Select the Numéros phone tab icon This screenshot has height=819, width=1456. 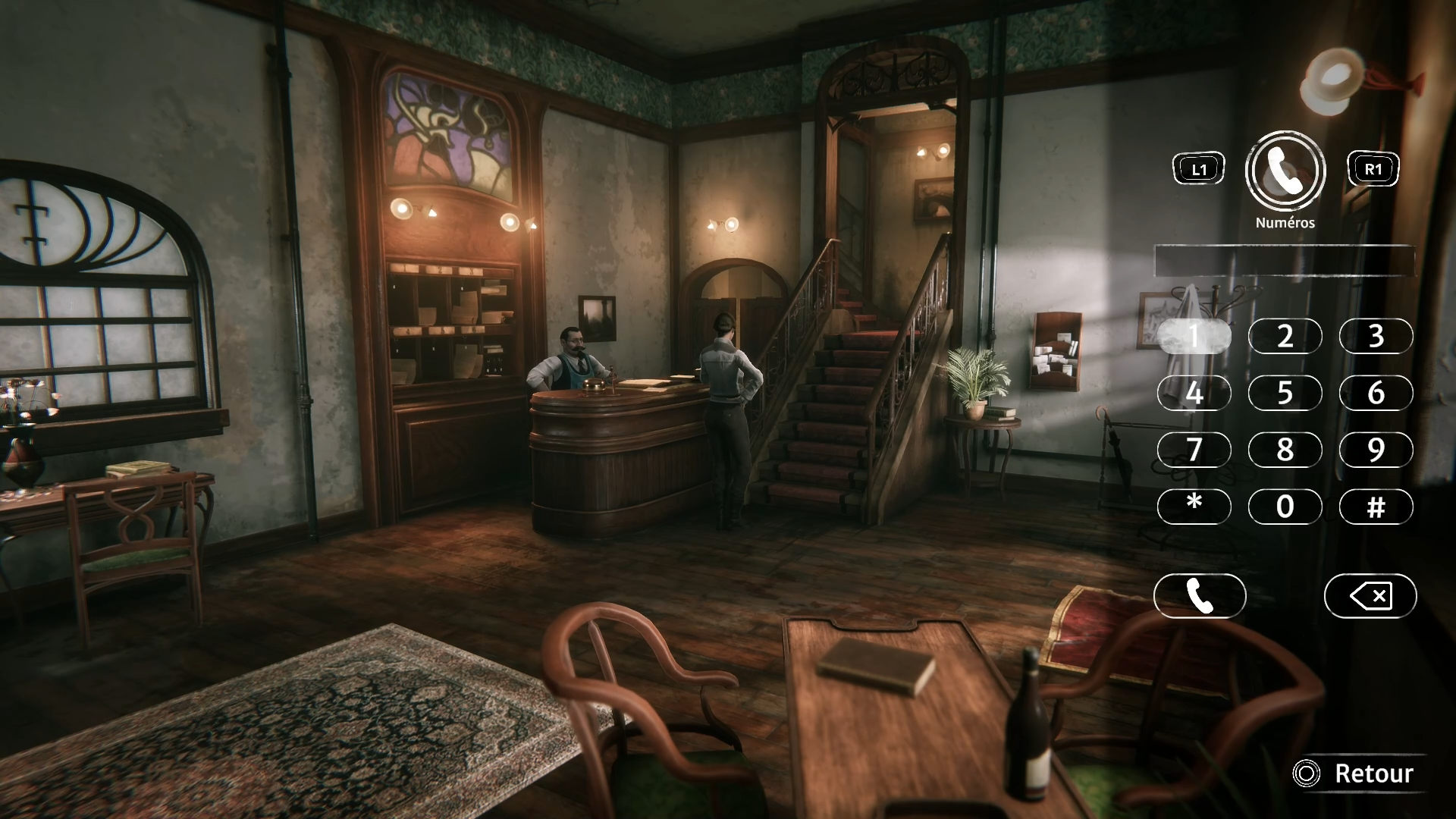[1285, 171]
